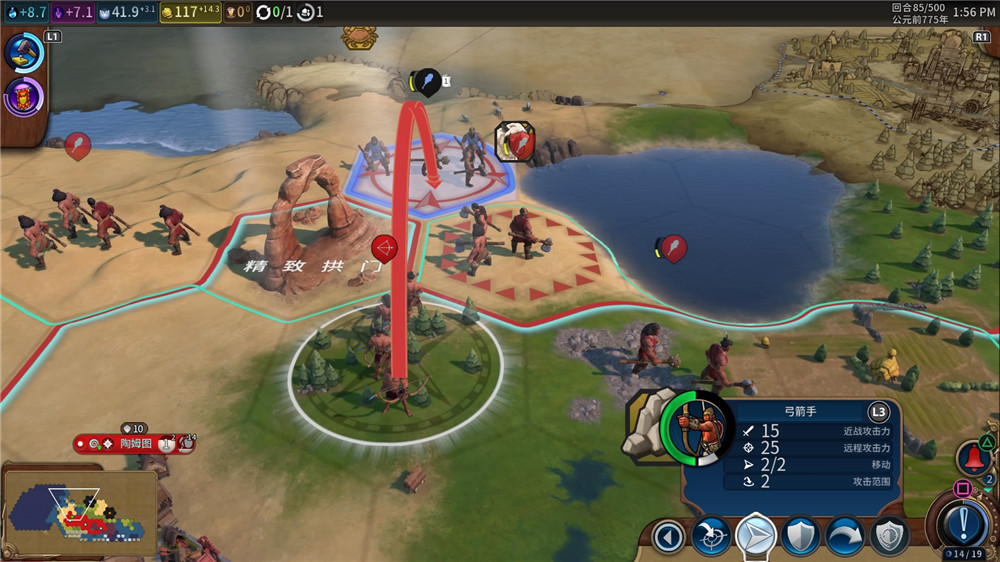Skip this unit's turn with curved arrow
This screenshot has width=1000, height=562.
pos(844,536)
